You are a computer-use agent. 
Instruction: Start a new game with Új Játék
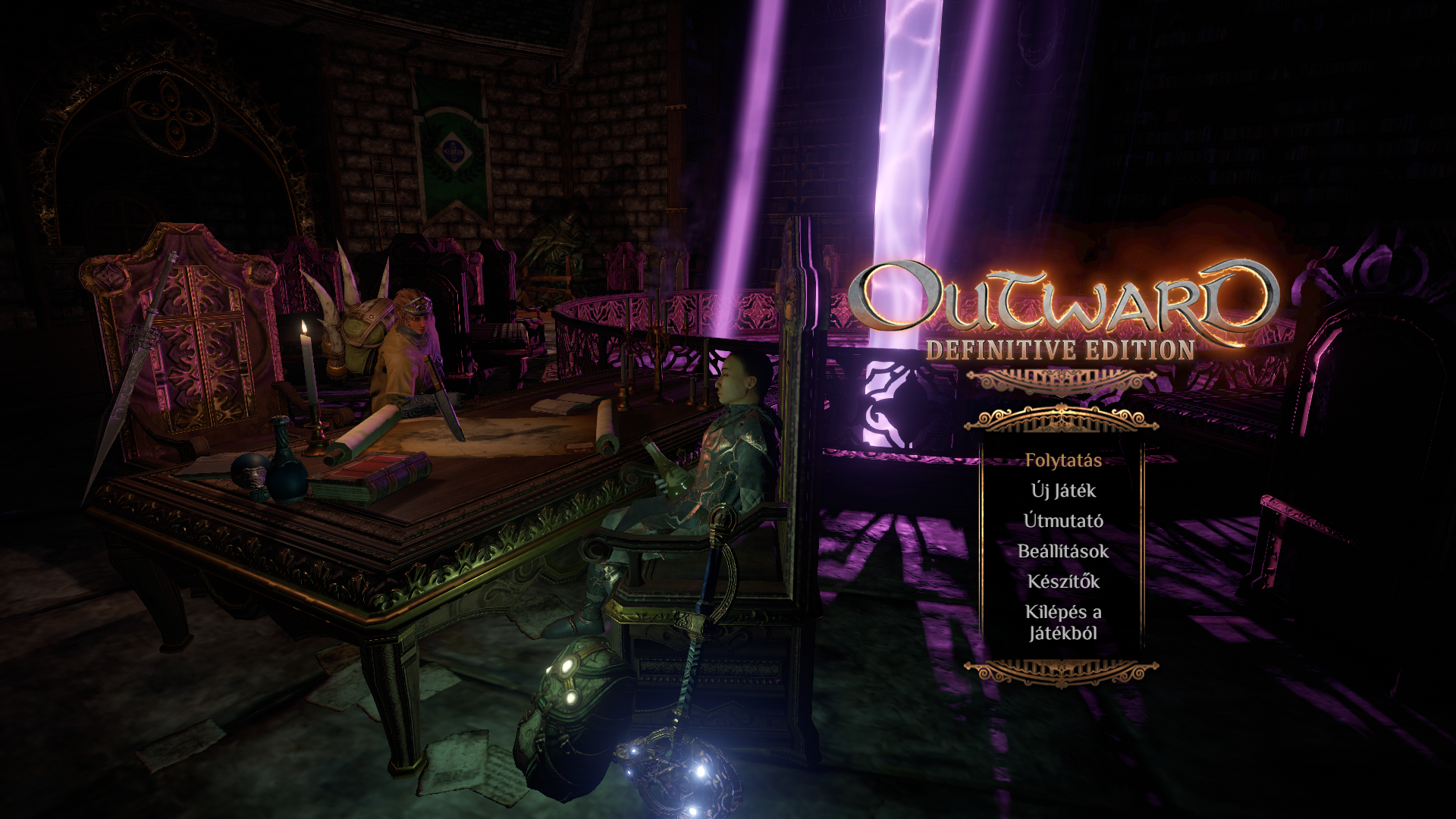[1063, 491]
